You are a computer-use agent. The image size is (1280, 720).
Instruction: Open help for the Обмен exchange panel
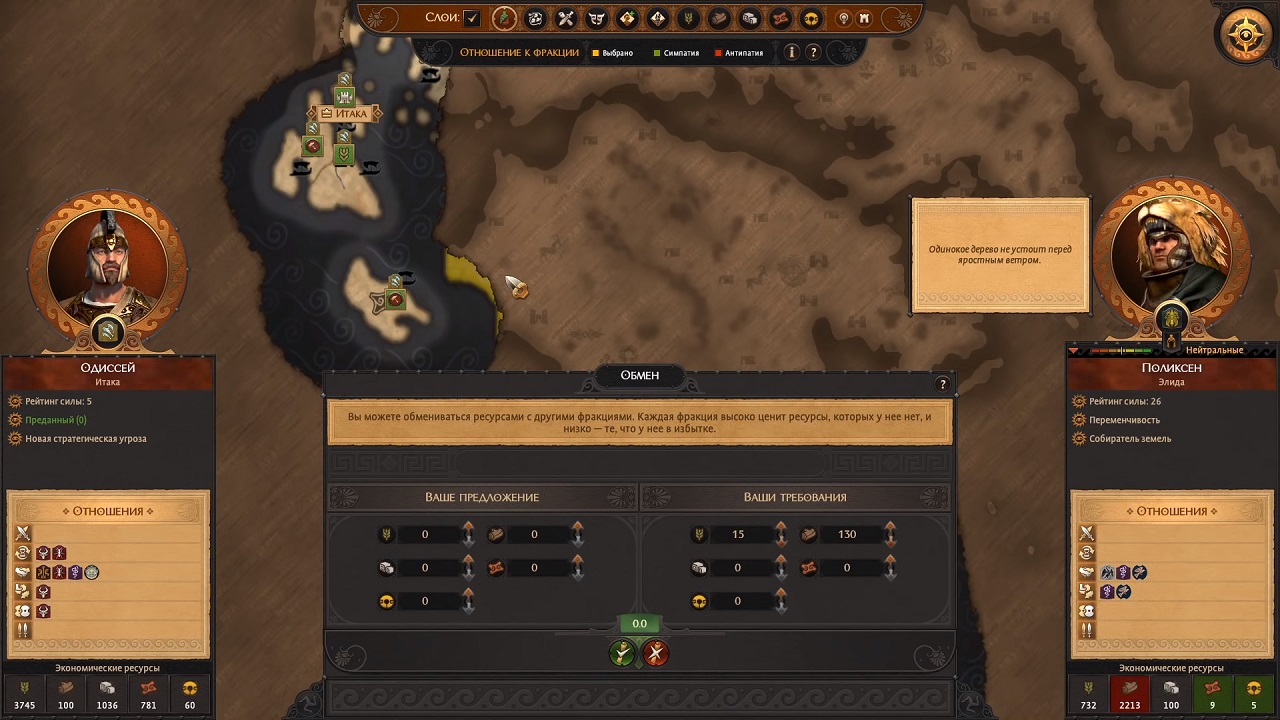tap(941, 384)
